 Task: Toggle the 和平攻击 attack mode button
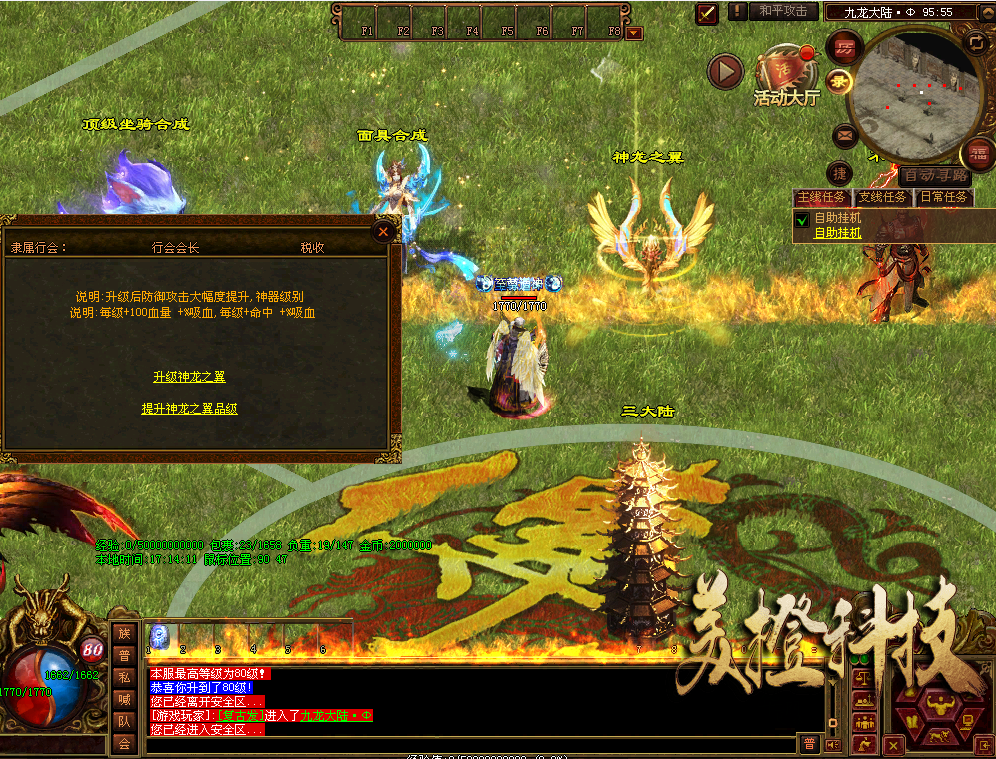point(782,11)
